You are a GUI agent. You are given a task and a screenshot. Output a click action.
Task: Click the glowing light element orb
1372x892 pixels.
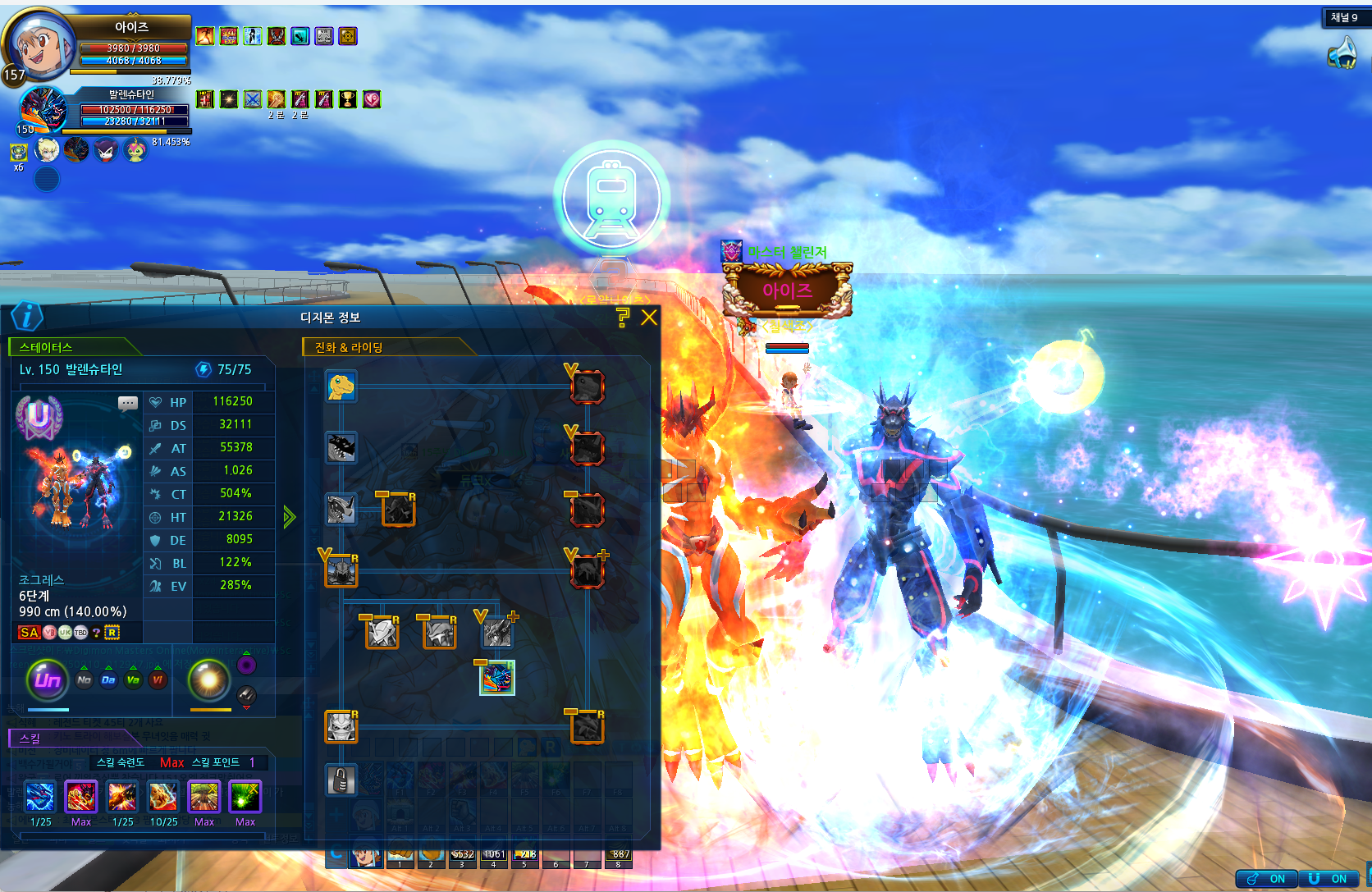pos(209,679)
